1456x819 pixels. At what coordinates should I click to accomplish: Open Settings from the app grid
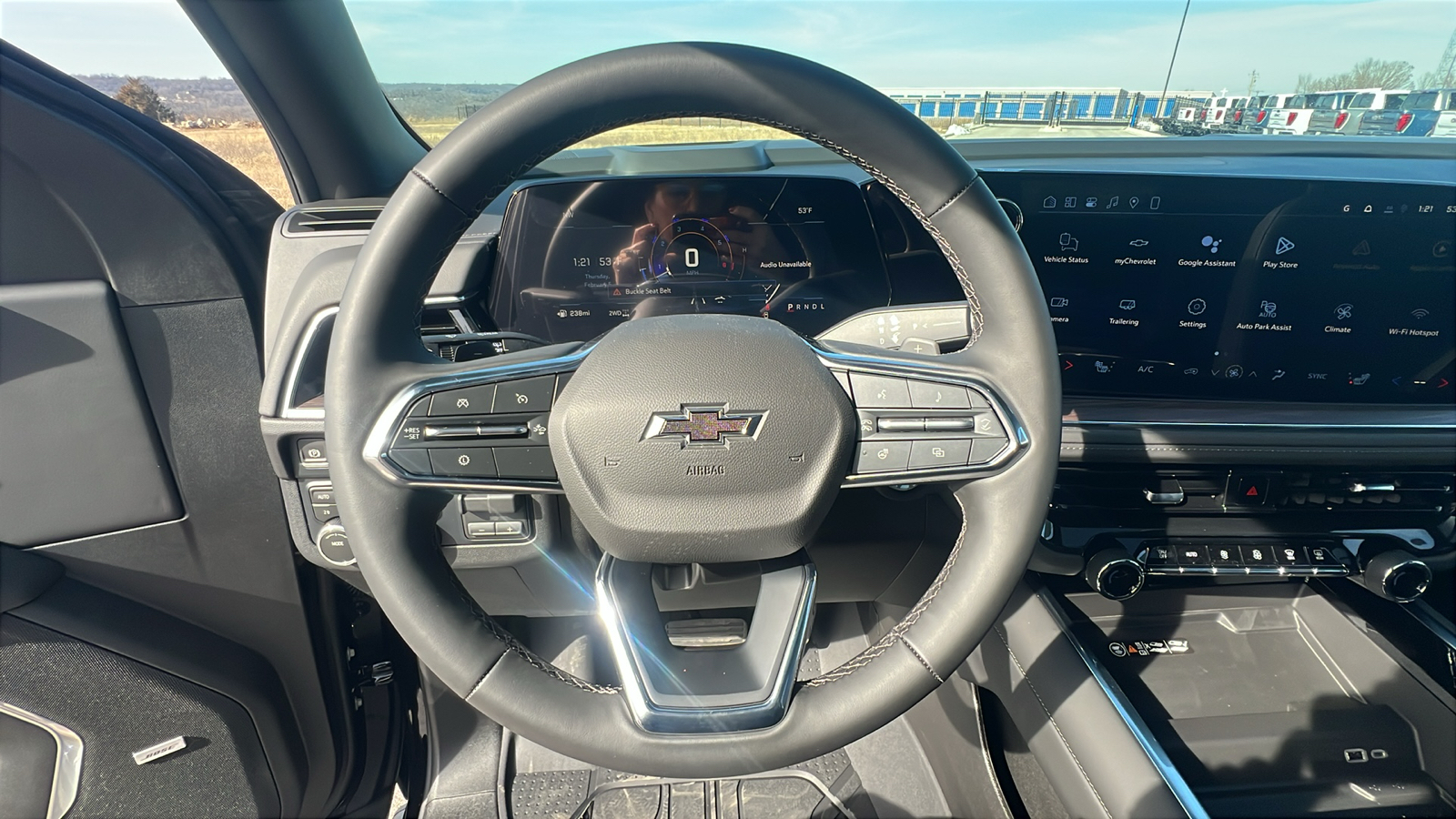pyautogui.click(x=1197, y=308)
